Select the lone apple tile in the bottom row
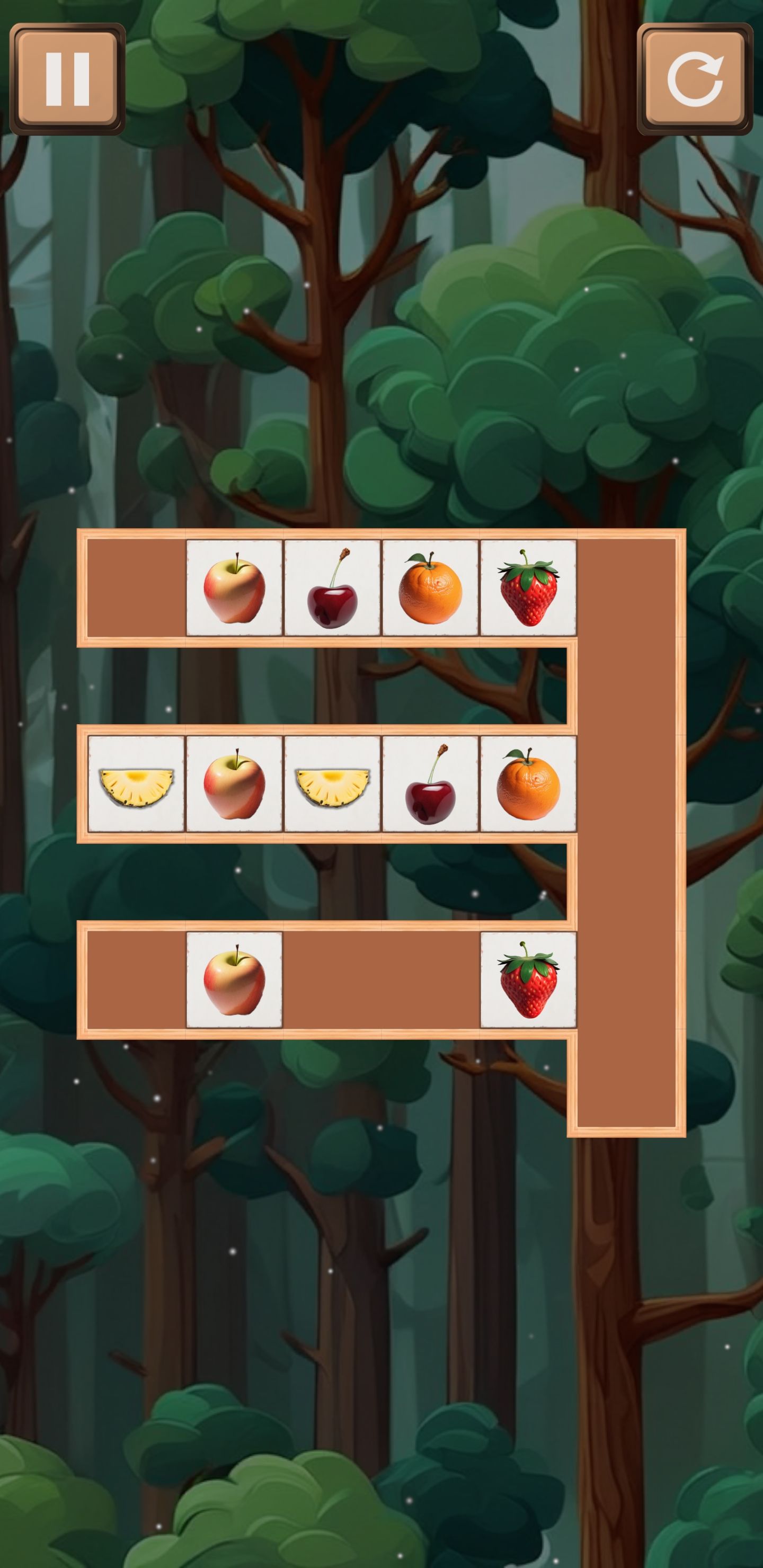 pos(234,979)
